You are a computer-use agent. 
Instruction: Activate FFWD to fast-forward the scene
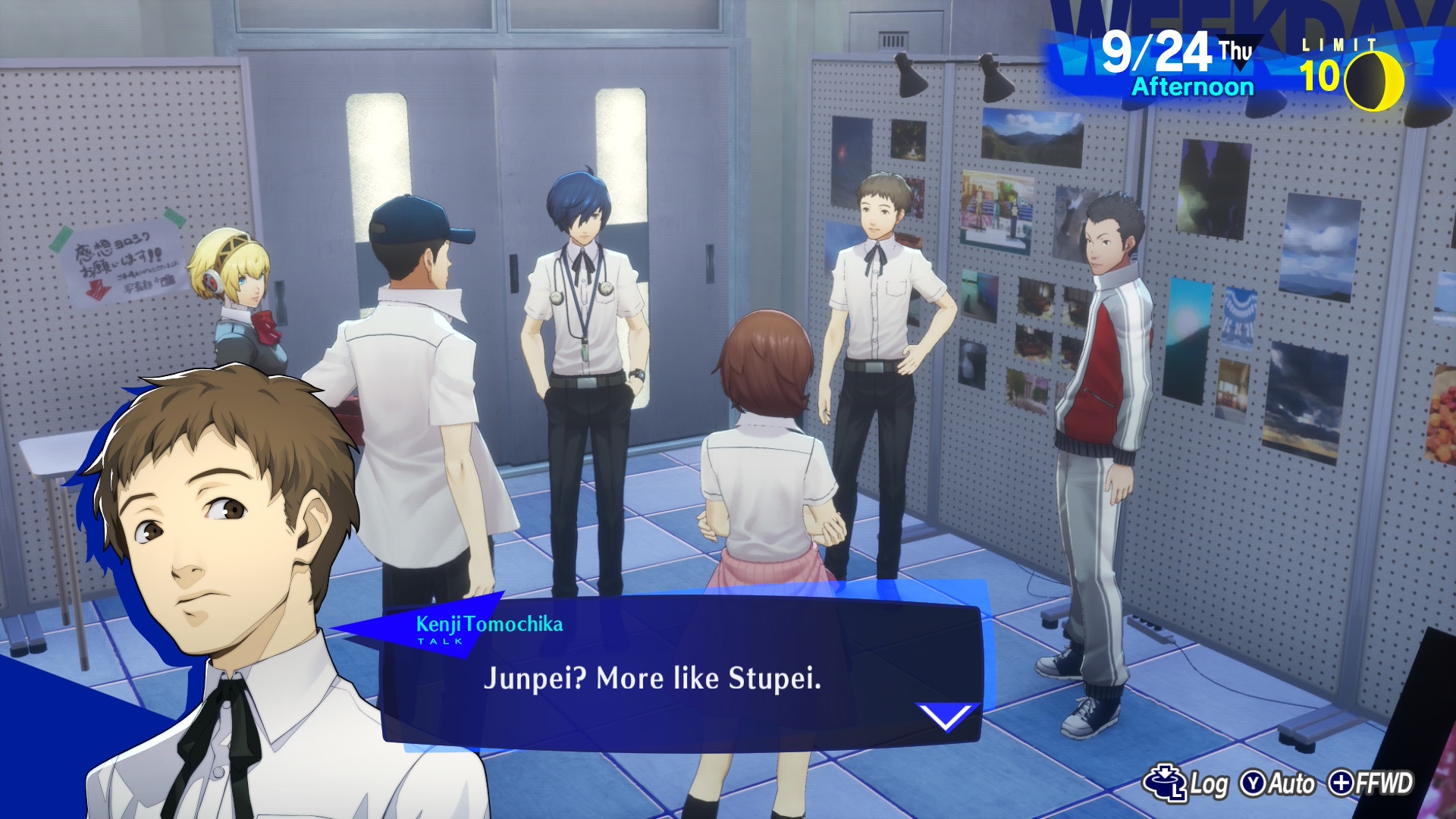pos(1371,783)
